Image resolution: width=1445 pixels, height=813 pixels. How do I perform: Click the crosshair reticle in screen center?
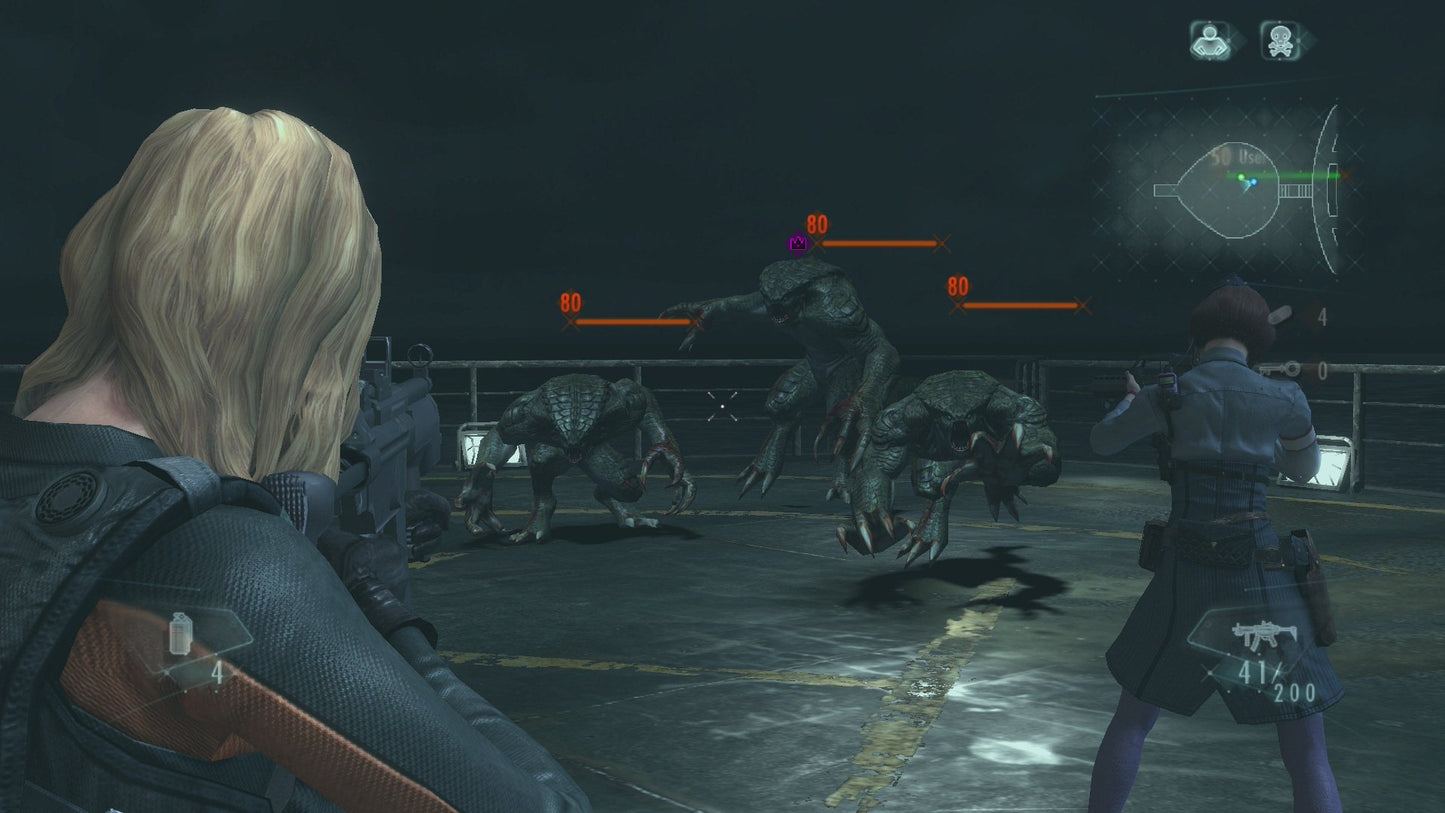(x=722, y=406)
